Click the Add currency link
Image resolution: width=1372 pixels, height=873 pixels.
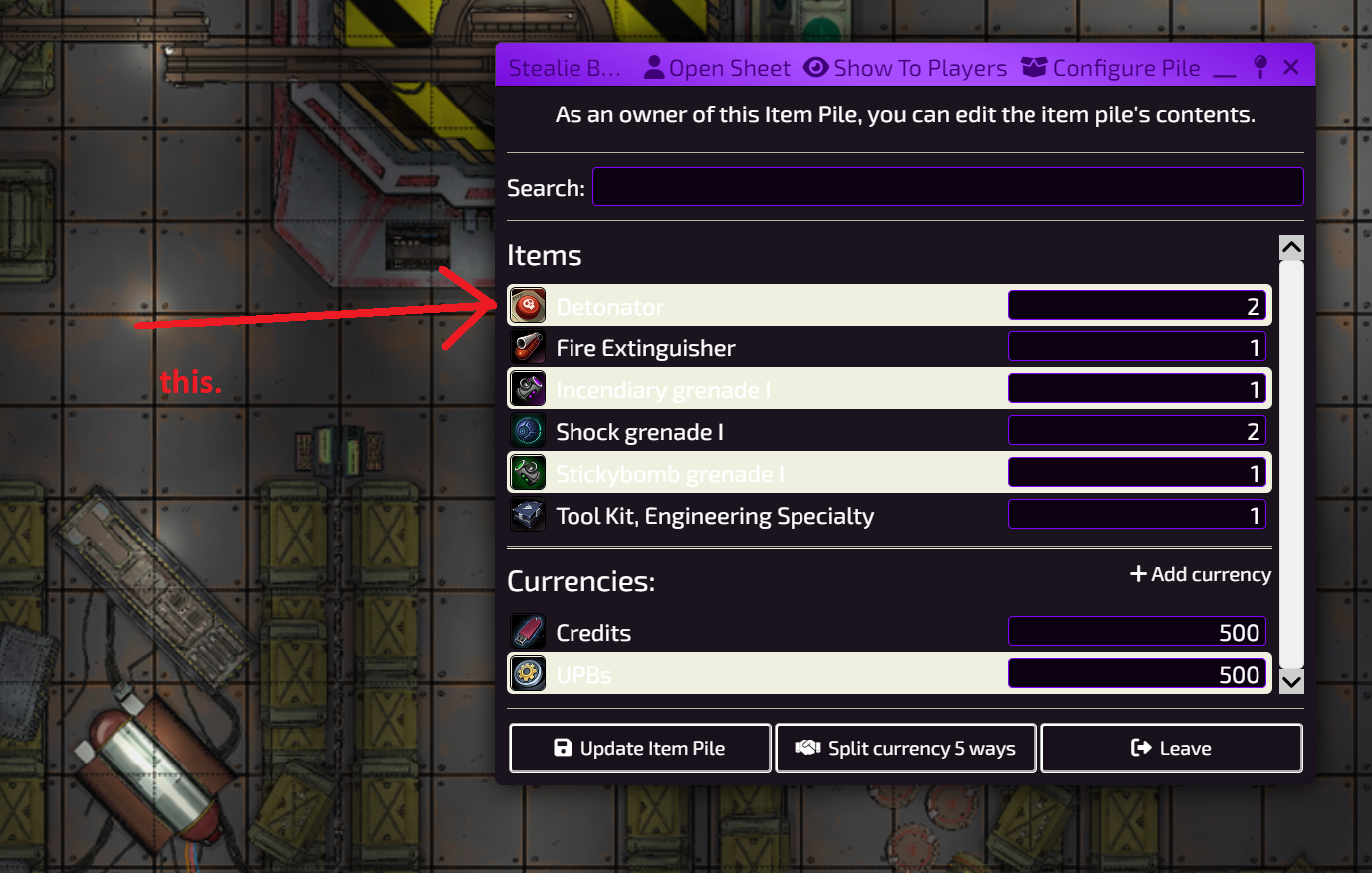click(x=1200, y=574)
